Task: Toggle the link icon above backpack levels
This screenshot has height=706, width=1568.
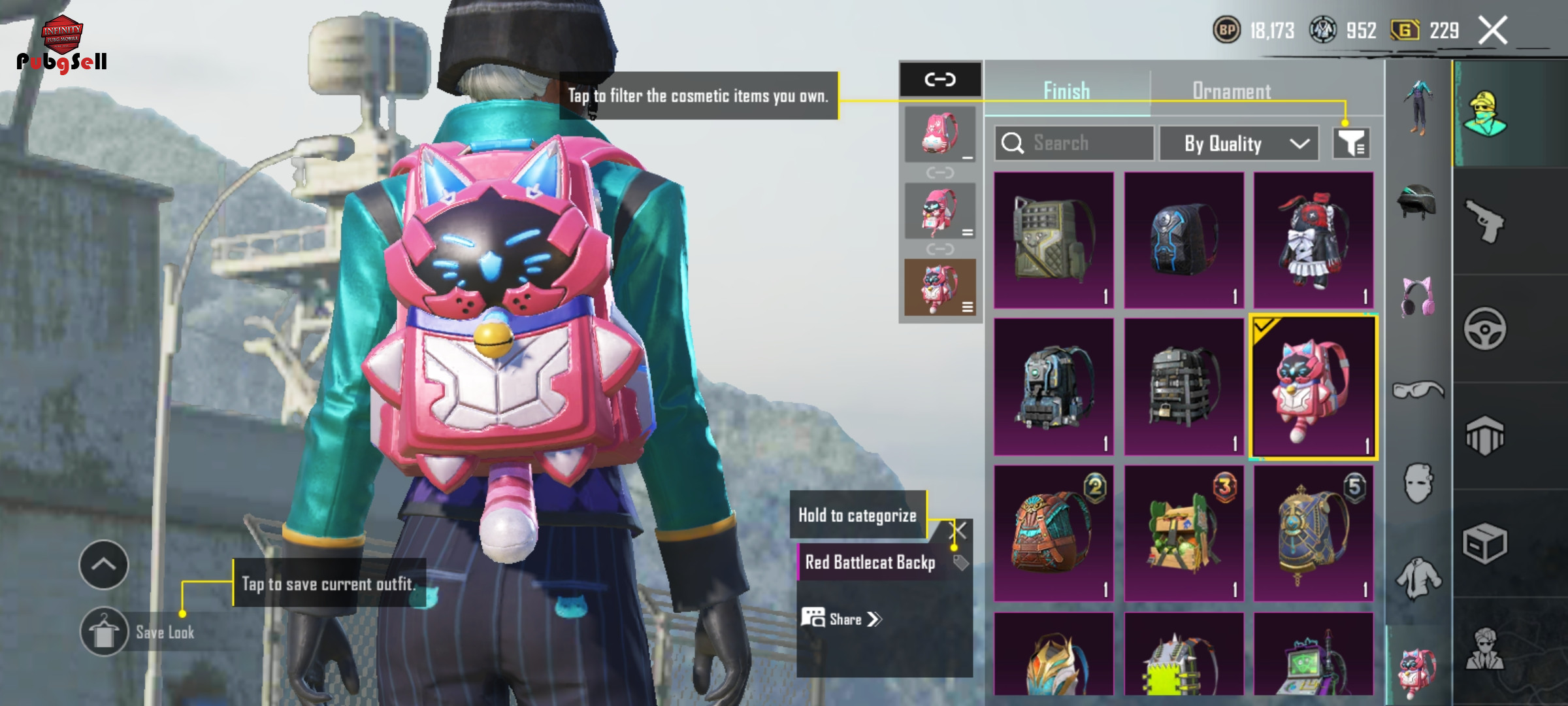Action: click(940, 80)
